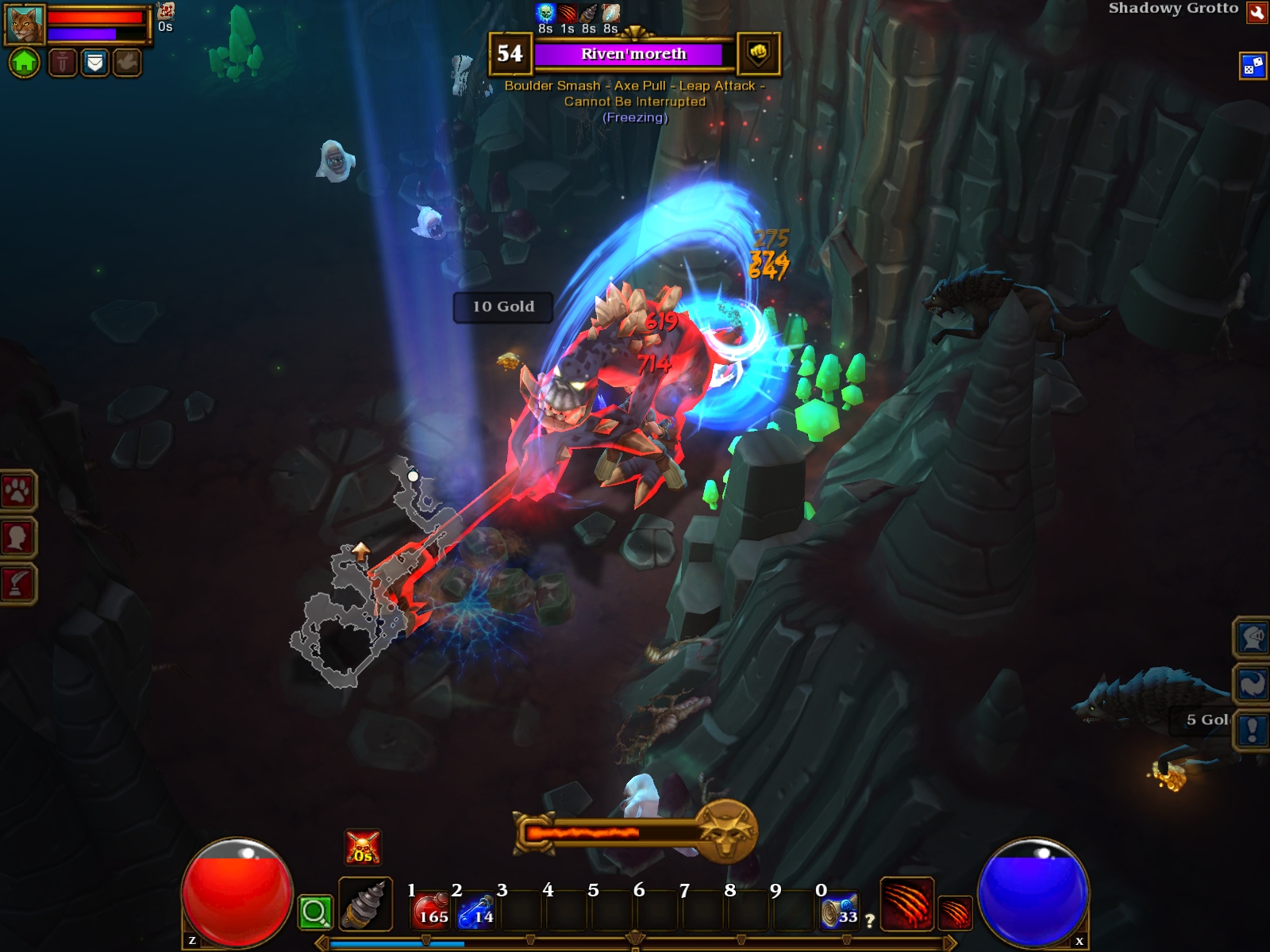Open the blue swirl panel tab
Viewport: 1270px width, 952px height.
click(1253, 683)
